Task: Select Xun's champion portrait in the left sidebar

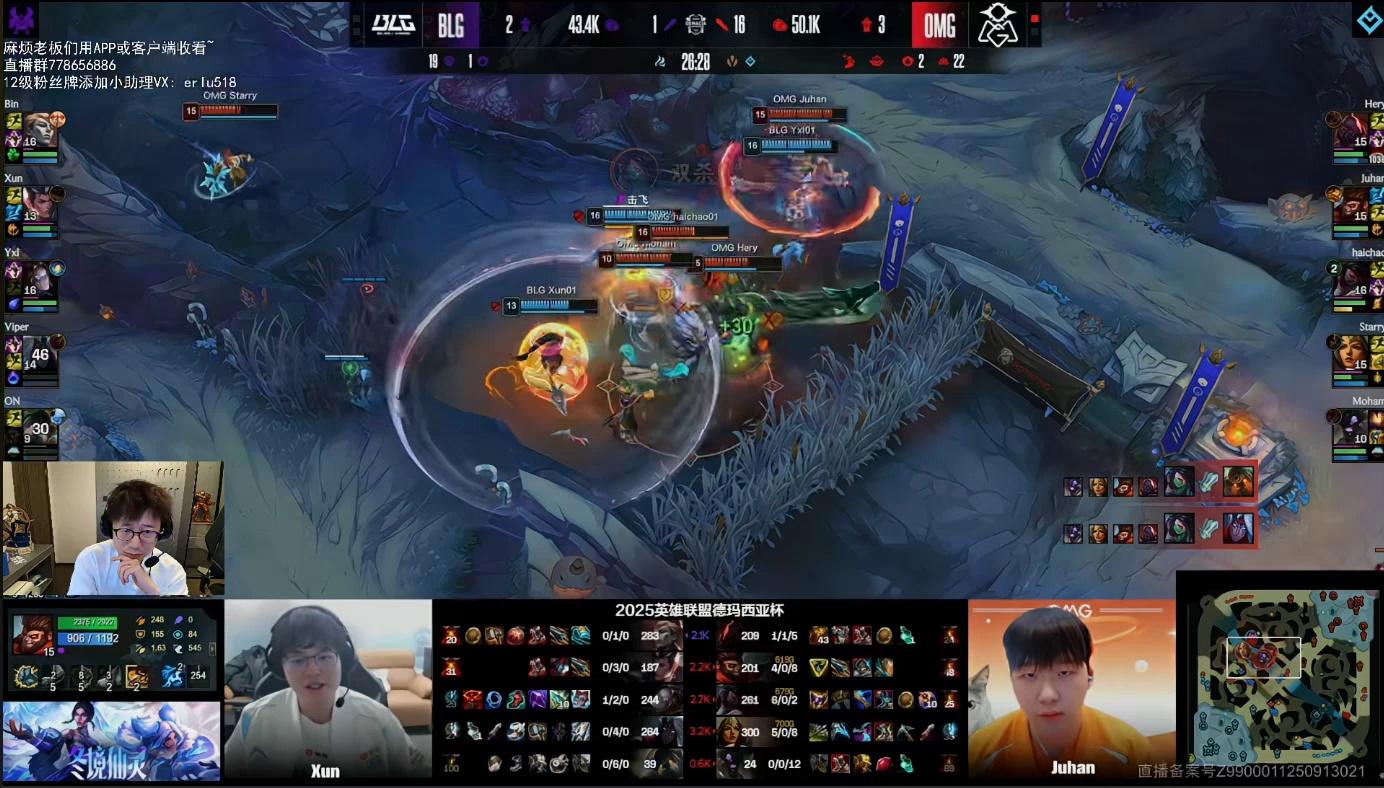Action: point(38,203)
